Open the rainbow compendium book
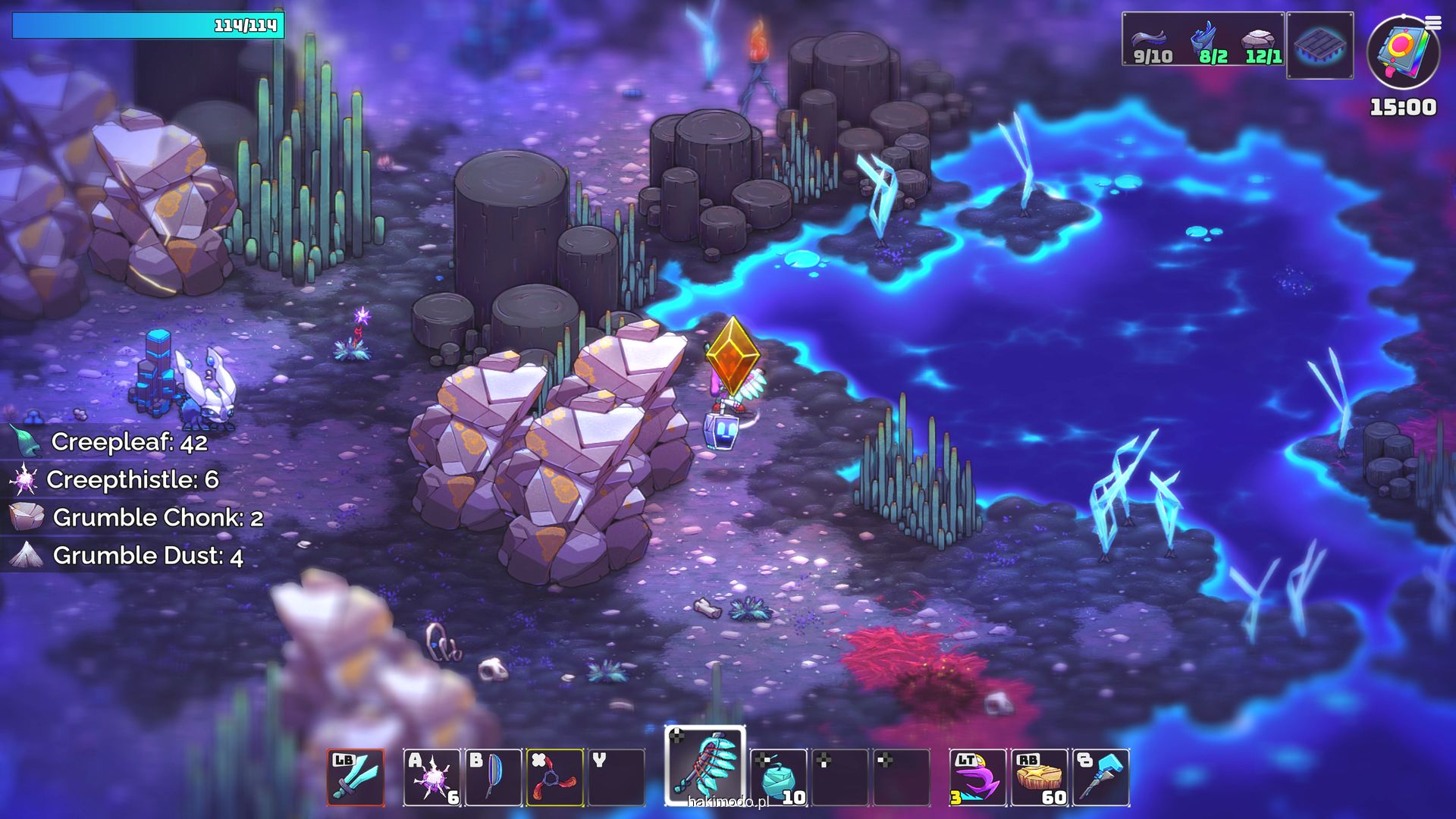The height and width of the screenshot is (819, 1456). pos(1402,52)
